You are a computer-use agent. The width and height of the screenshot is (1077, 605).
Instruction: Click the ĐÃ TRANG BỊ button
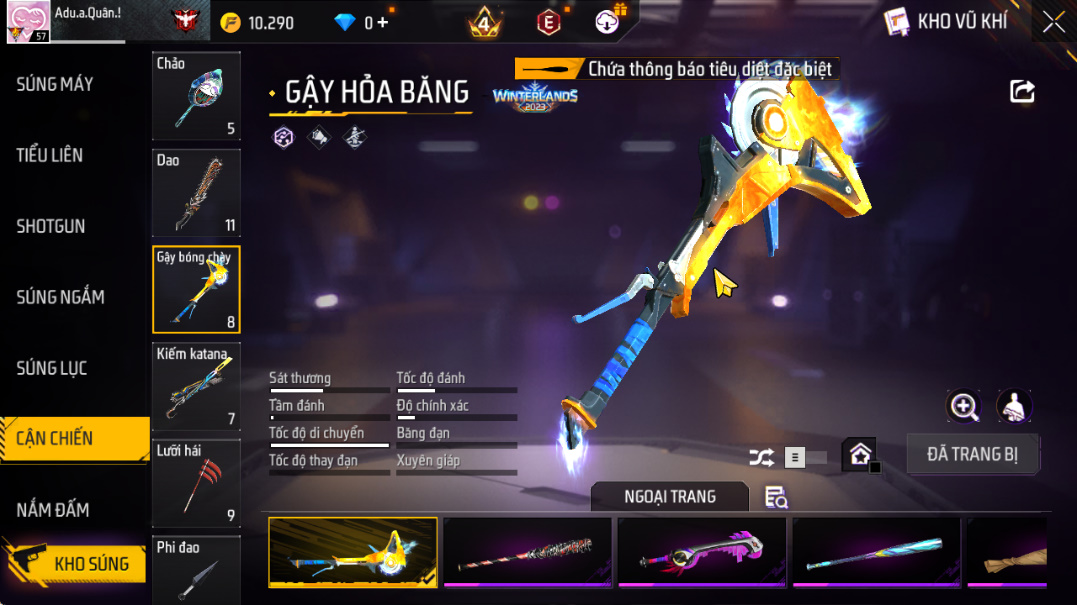[x=972, y=454]
